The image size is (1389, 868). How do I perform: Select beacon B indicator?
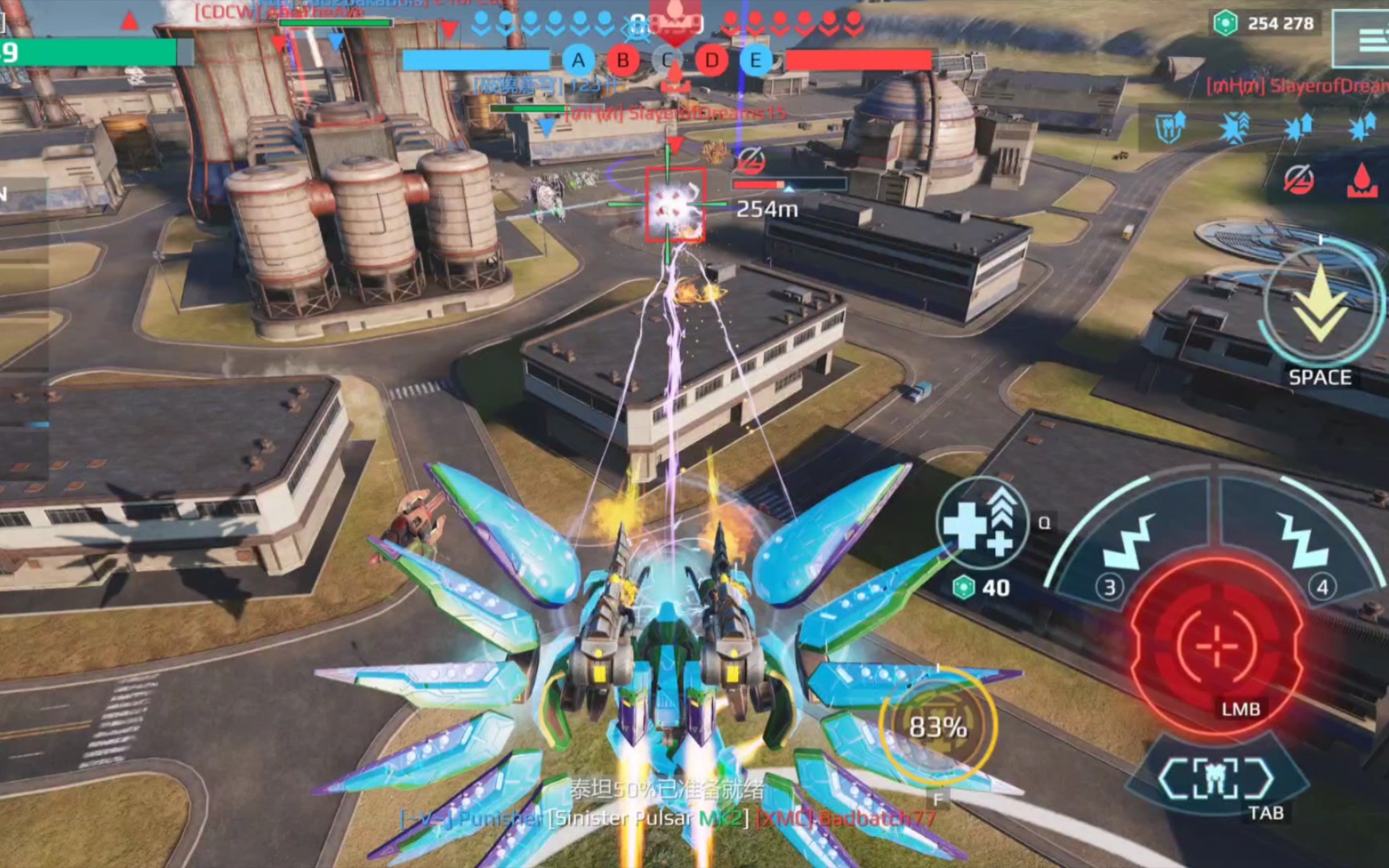point(623,60)
